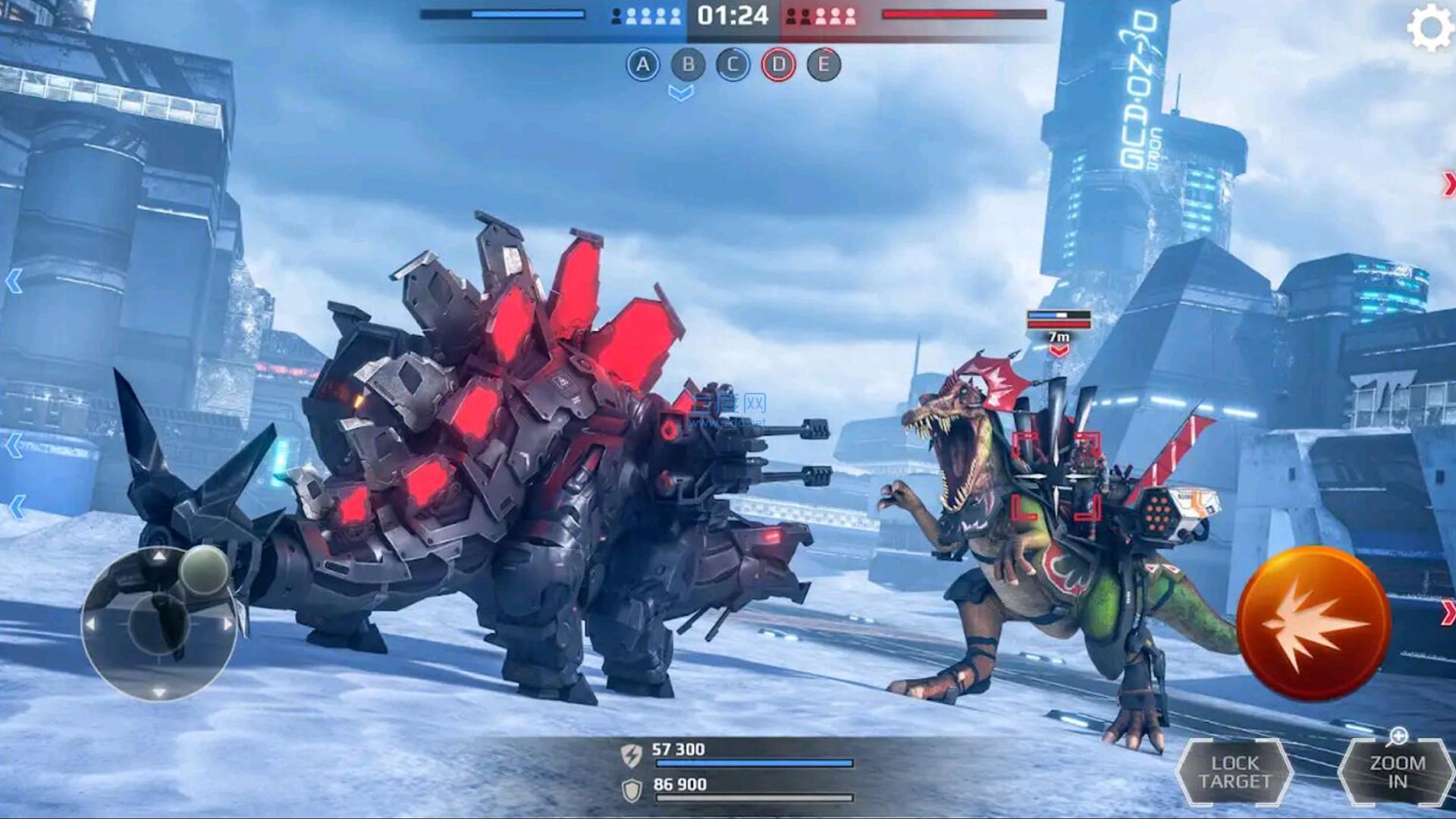Image resolution: width=1456 pixels, height=819 pixels.
Task: Select capture point B marker
Action: 687,64
